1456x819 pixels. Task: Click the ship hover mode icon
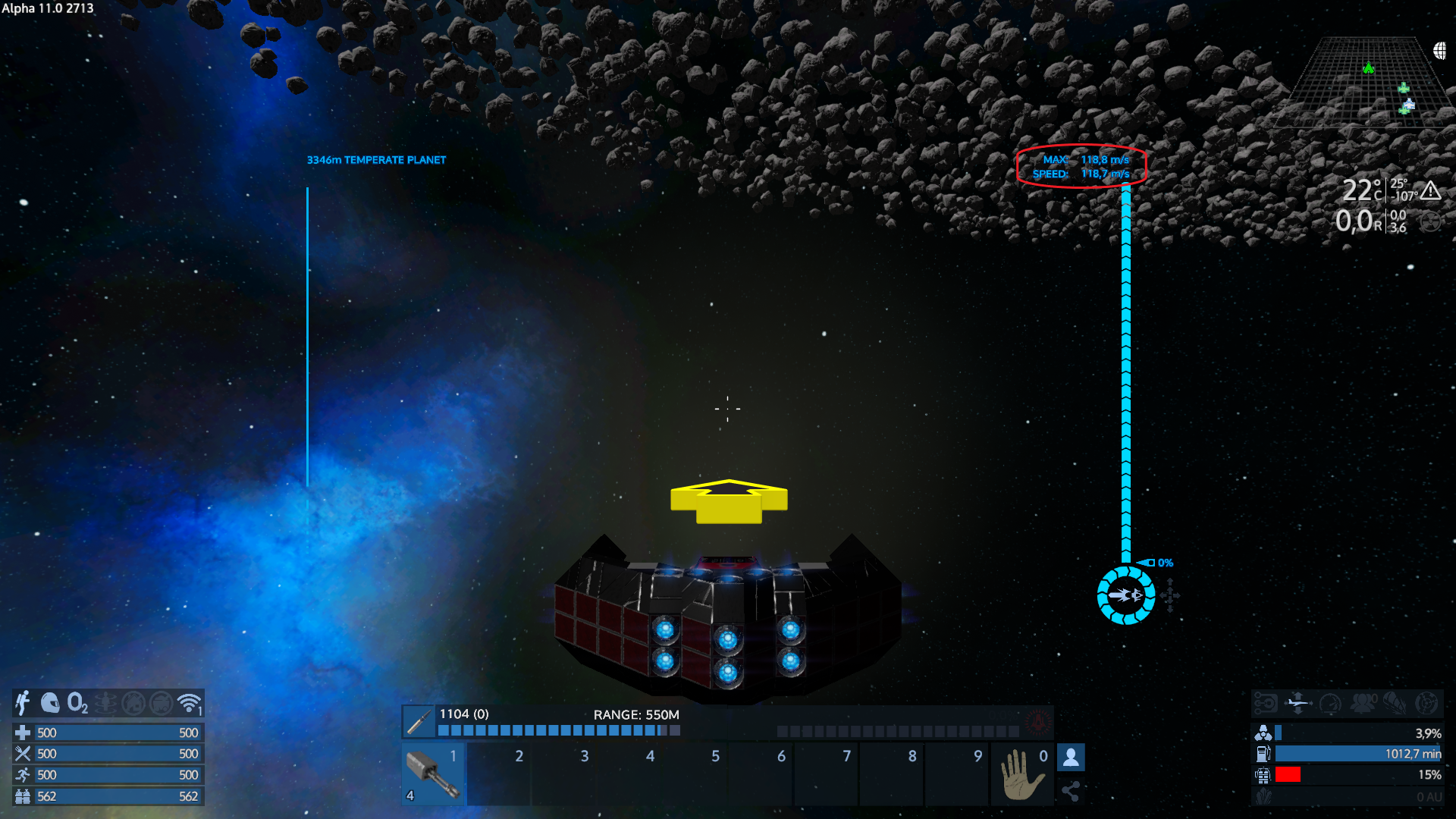click(x=1298, y=703)
